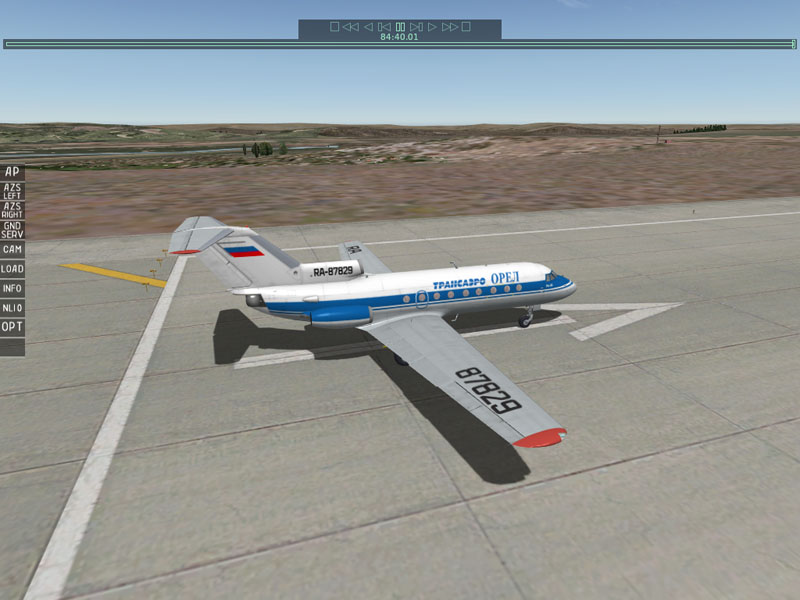Play the replay in reverse
The image size is (800, 600).
[368, 27]
